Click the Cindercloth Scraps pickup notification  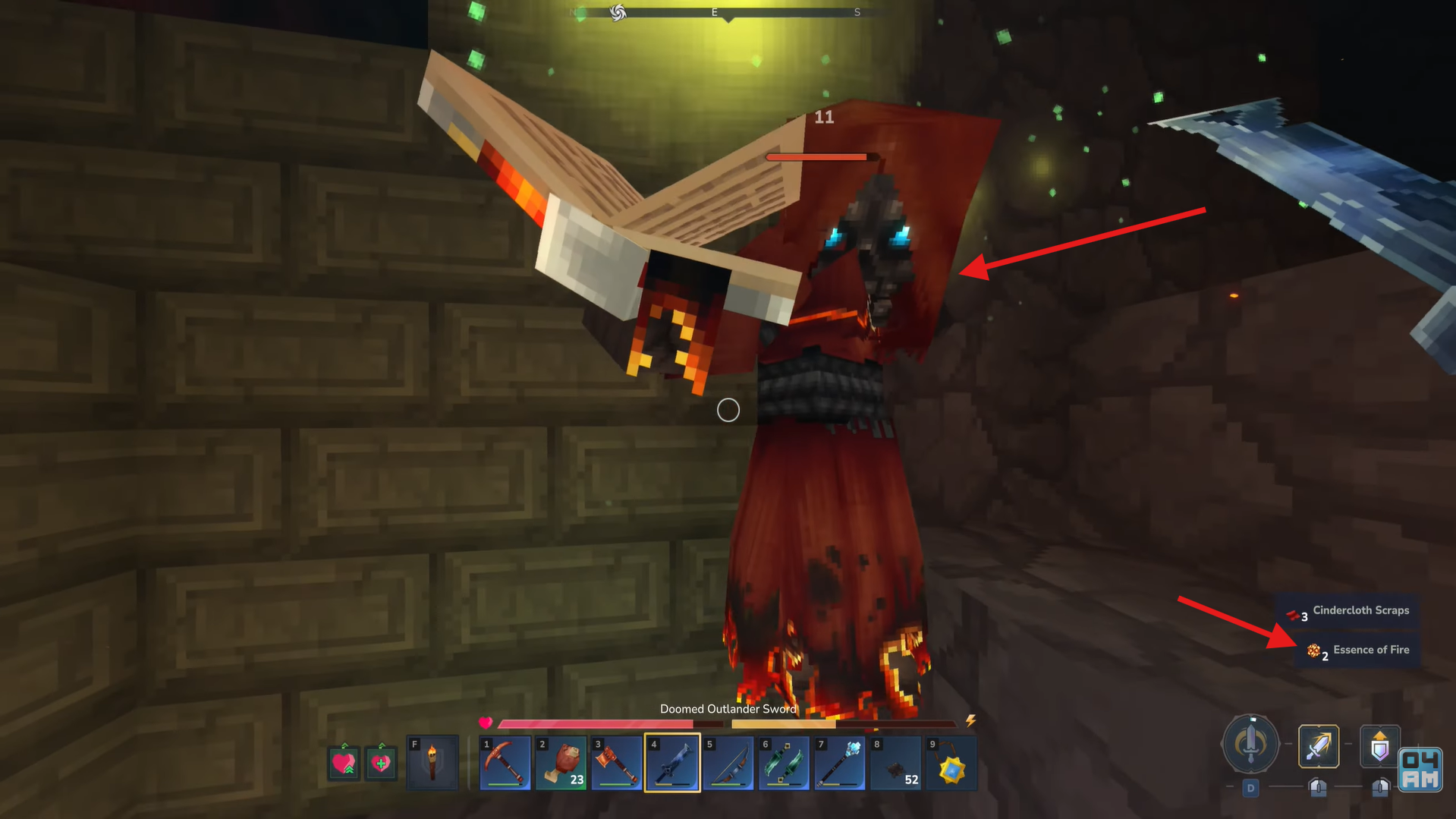click(x=1360, y=610)
